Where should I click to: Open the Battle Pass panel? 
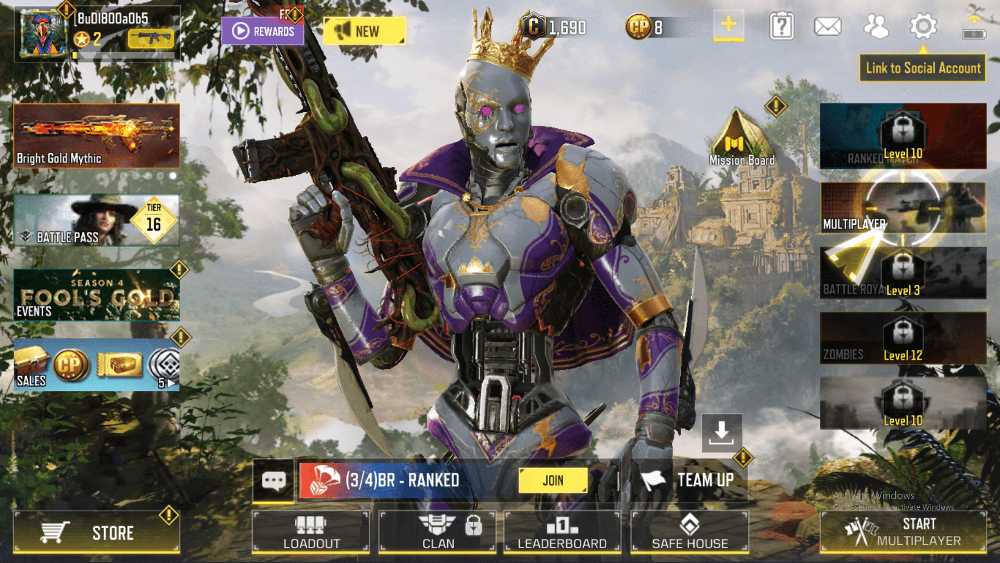pos(97,219)
